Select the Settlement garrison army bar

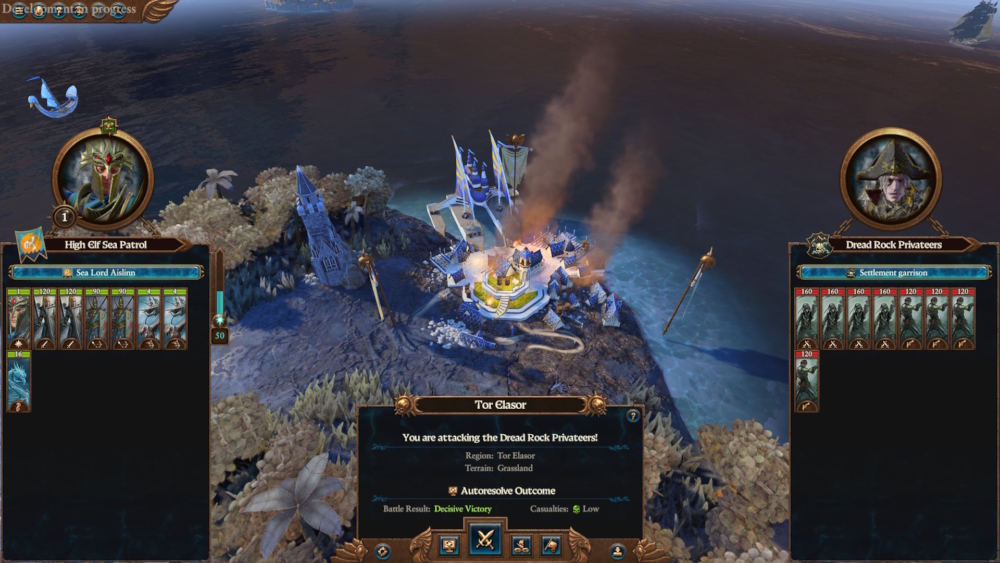click(x=893, y=272)
